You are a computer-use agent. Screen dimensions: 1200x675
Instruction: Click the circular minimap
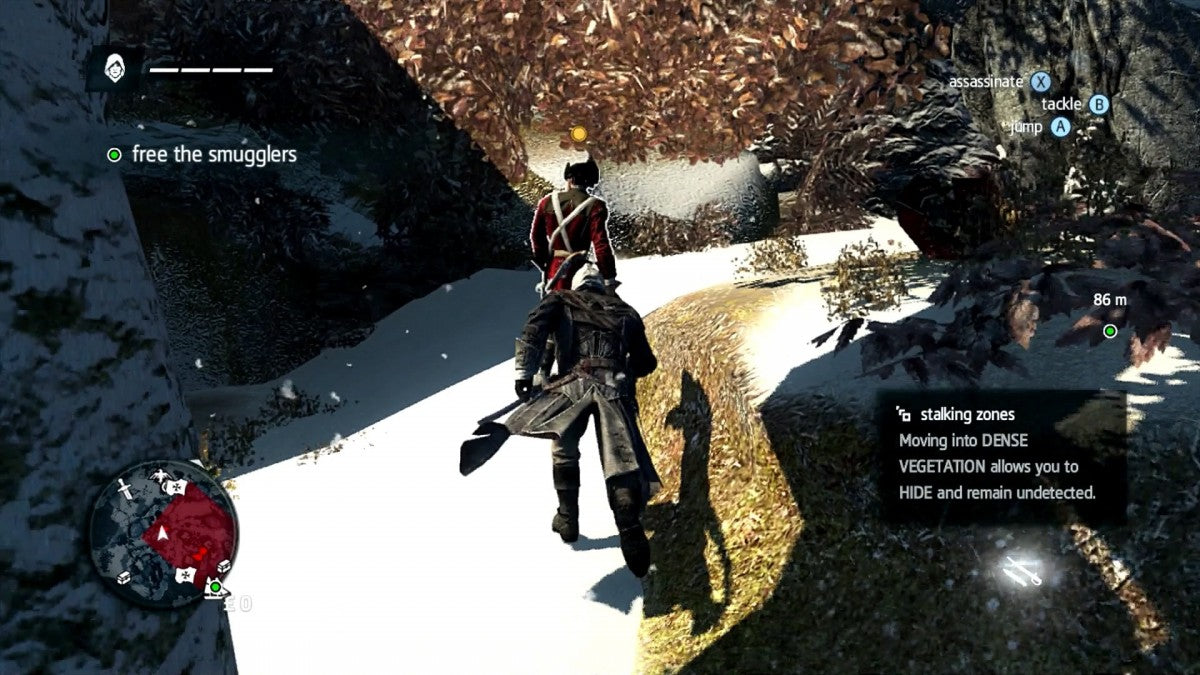163,533
